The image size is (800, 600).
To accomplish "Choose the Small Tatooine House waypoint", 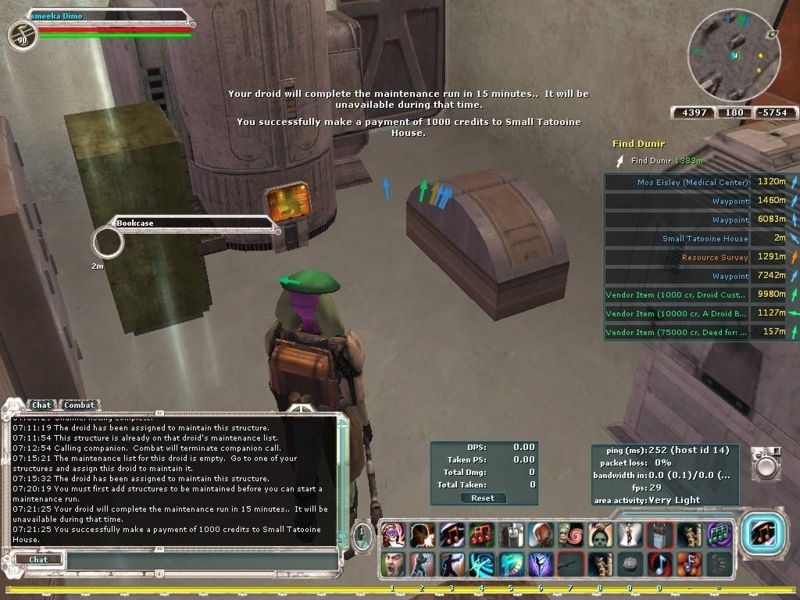I will click(705, 239).
